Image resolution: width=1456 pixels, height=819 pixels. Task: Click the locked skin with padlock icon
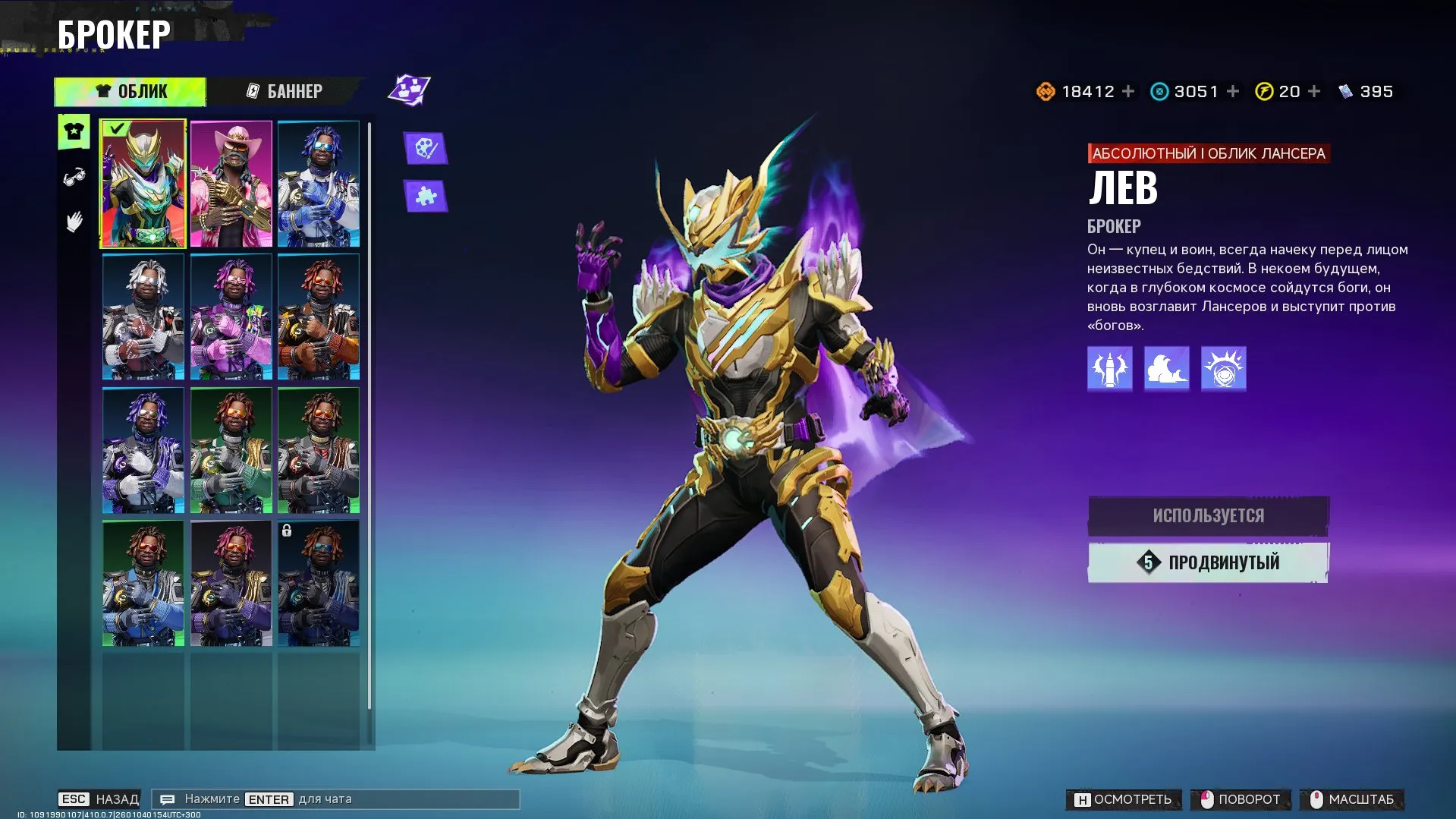tap(317, 581)
